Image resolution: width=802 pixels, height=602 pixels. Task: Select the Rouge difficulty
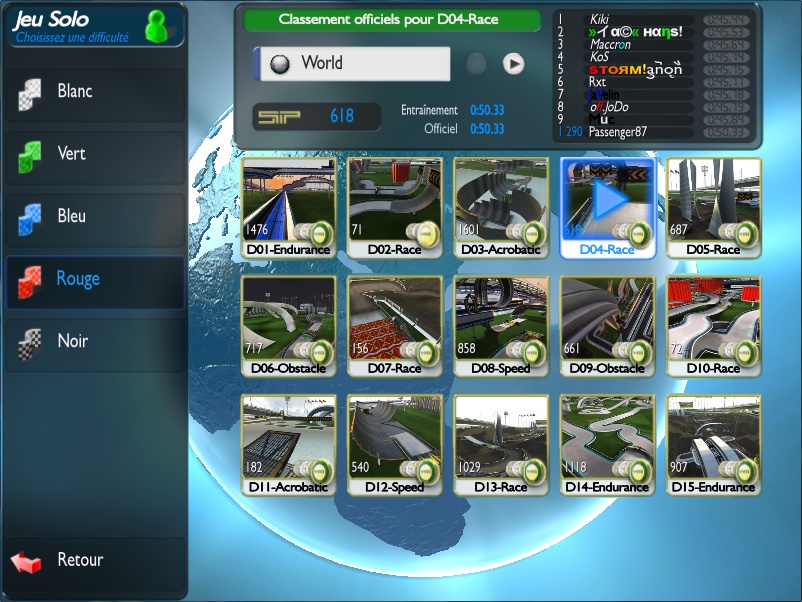[x=94, y=279]
